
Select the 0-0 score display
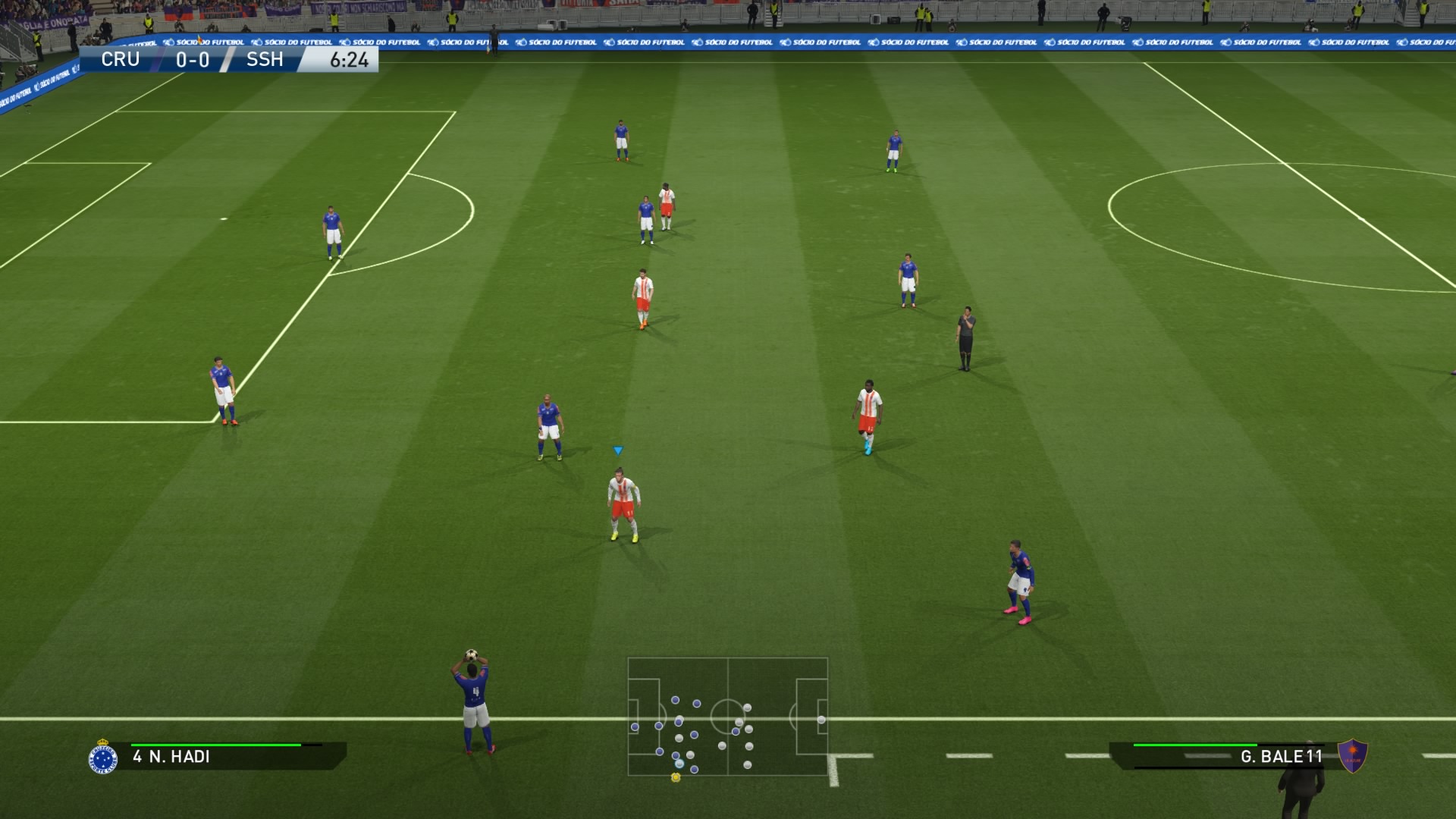pos(192,59)
